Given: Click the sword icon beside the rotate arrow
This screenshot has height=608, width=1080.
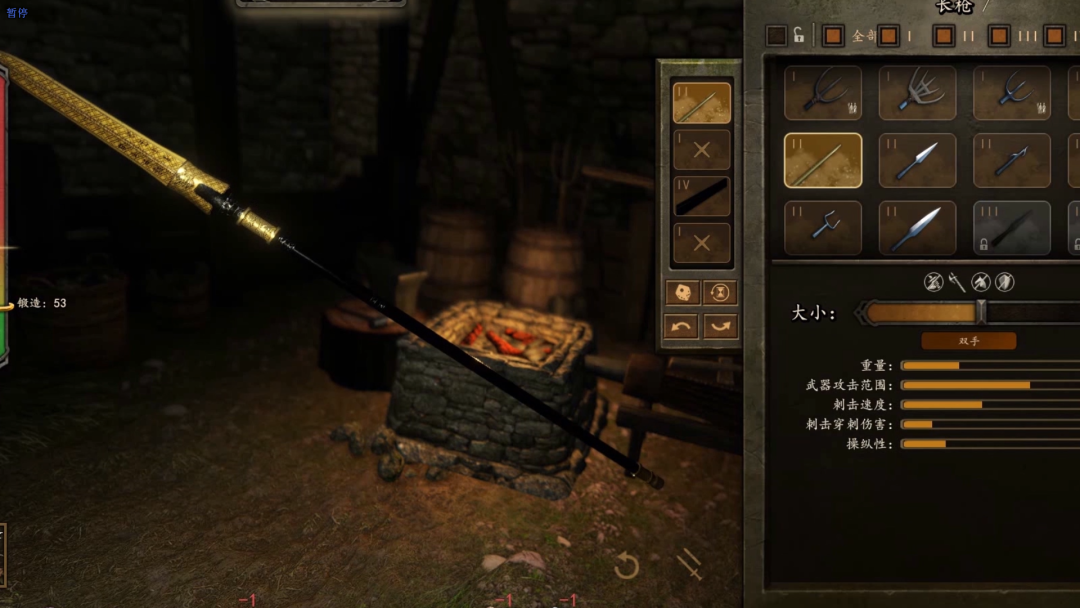Looking at the screenshot, I should point(689,565).
